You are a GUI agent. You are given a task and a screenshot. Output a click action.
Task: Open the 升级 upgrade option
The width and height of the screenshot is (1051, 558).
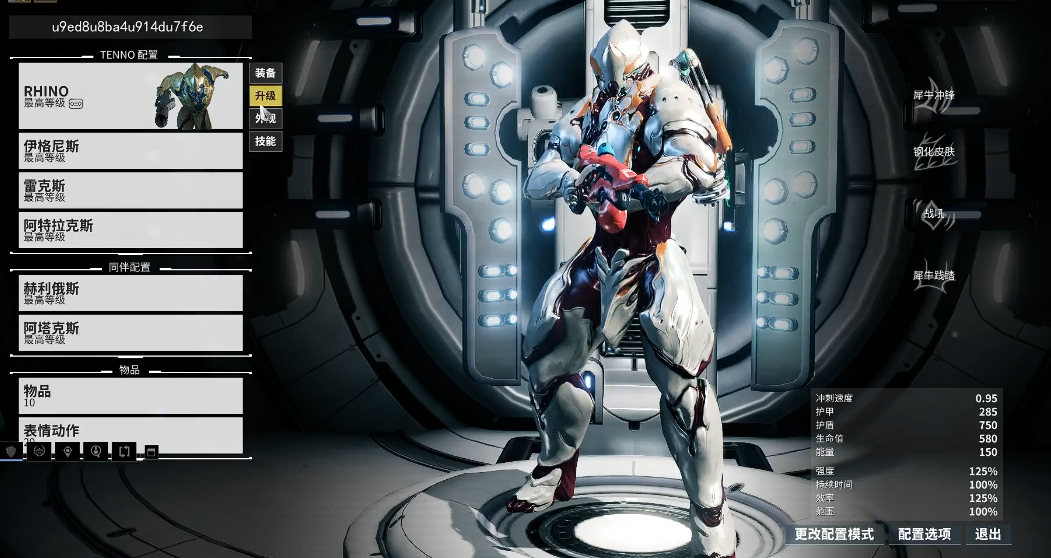pyautogui.click(x=265, y=96)
